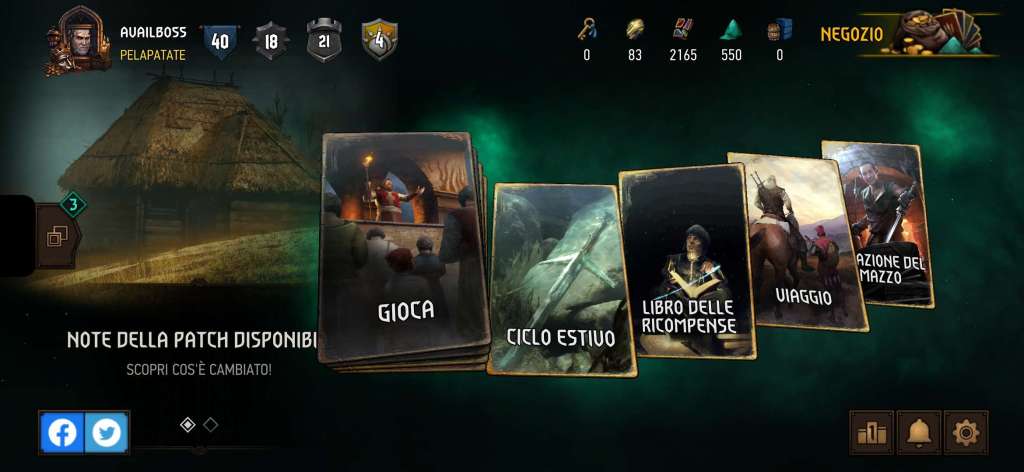Select the Ciclo Estivo card
This screenshot has width=1024, height=472.
pos(561,280)
